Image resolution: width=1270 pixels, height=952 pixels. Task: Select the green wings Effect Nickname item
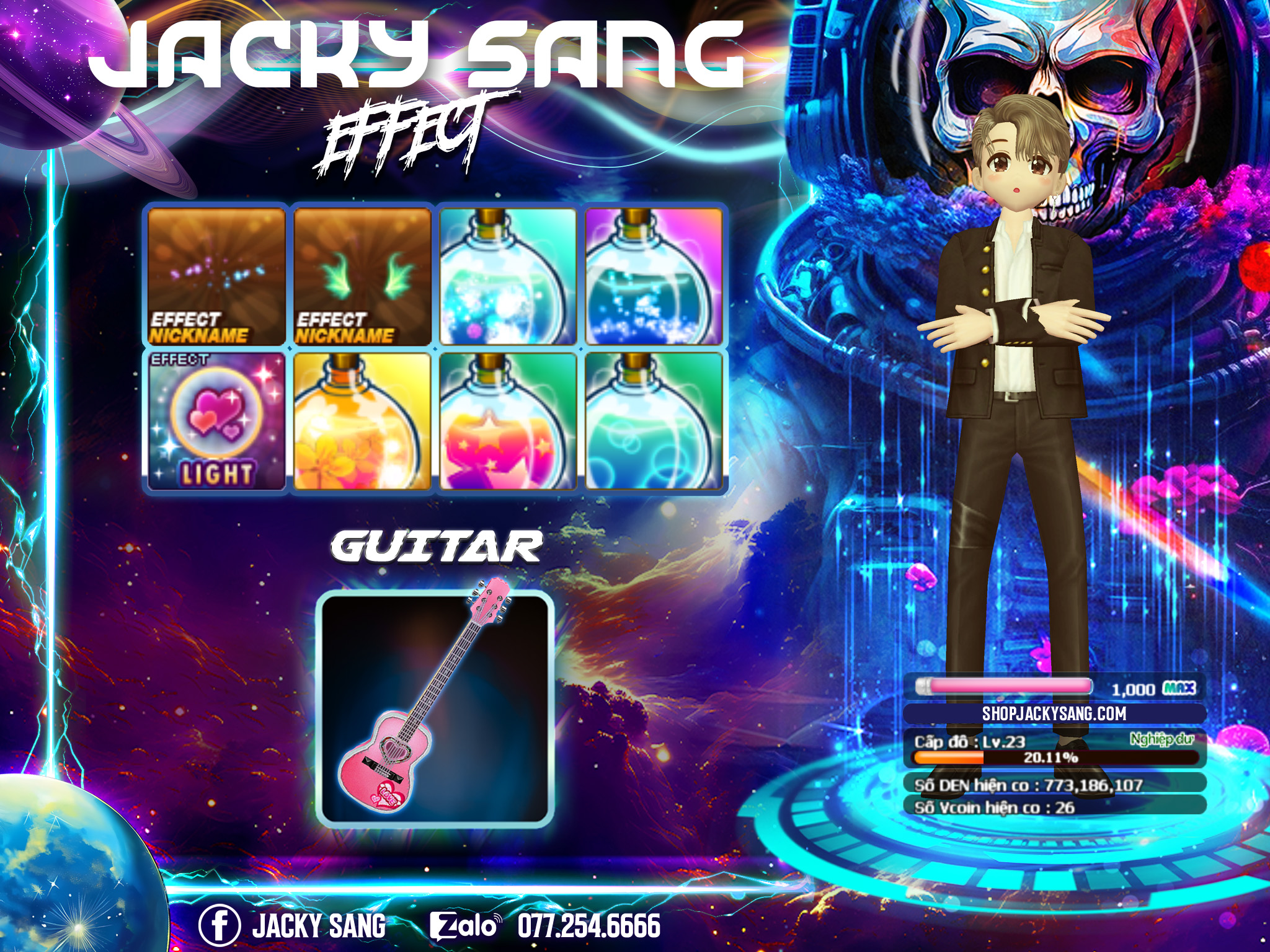(x=362, y=276)
